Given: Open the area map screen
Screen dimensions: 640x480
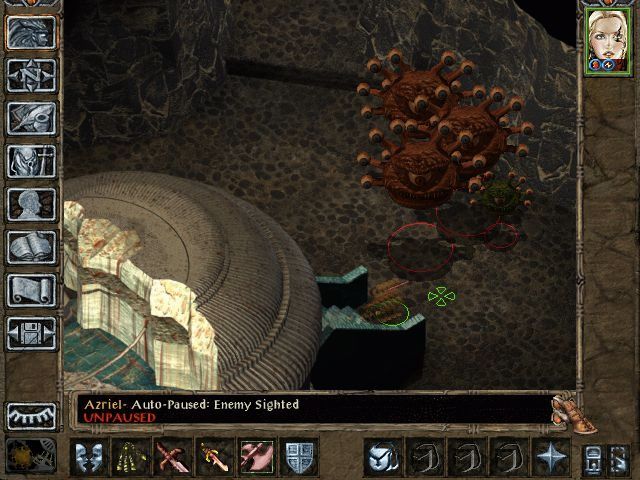Looking at the screenshot, I should (32, 75).
